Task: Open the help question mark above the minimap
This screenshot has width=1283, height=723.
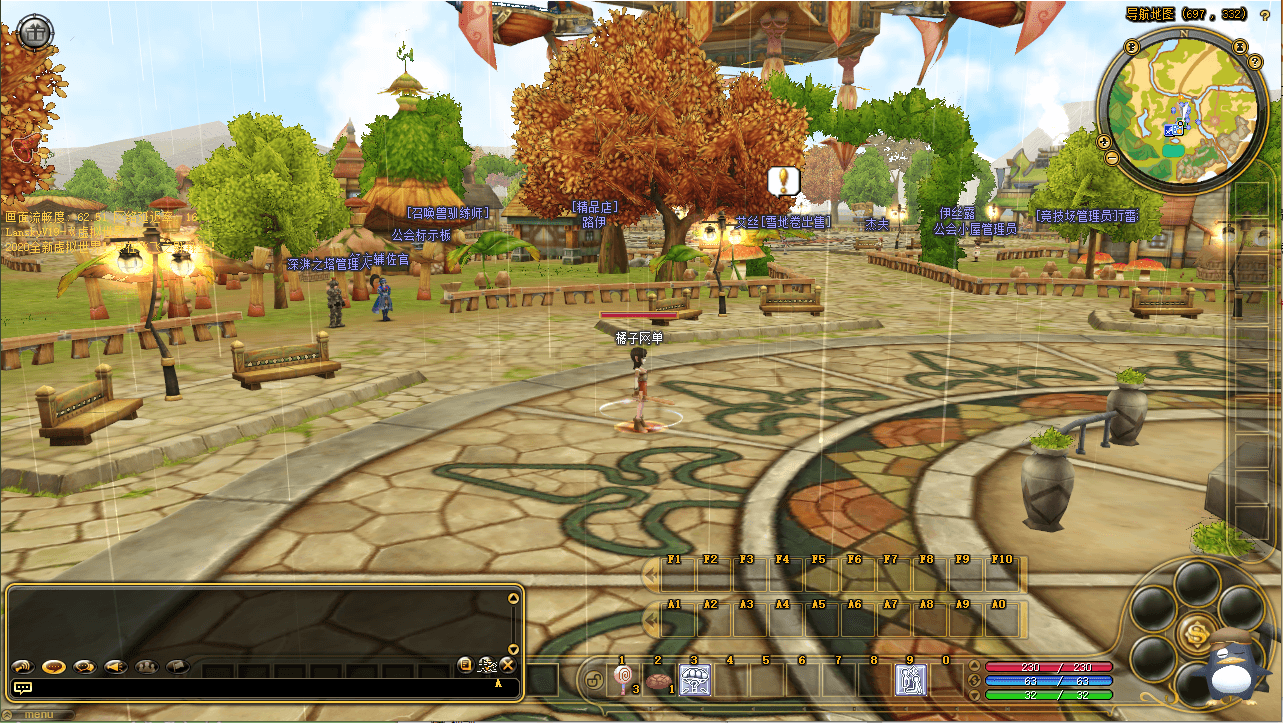Action: 1264,15
